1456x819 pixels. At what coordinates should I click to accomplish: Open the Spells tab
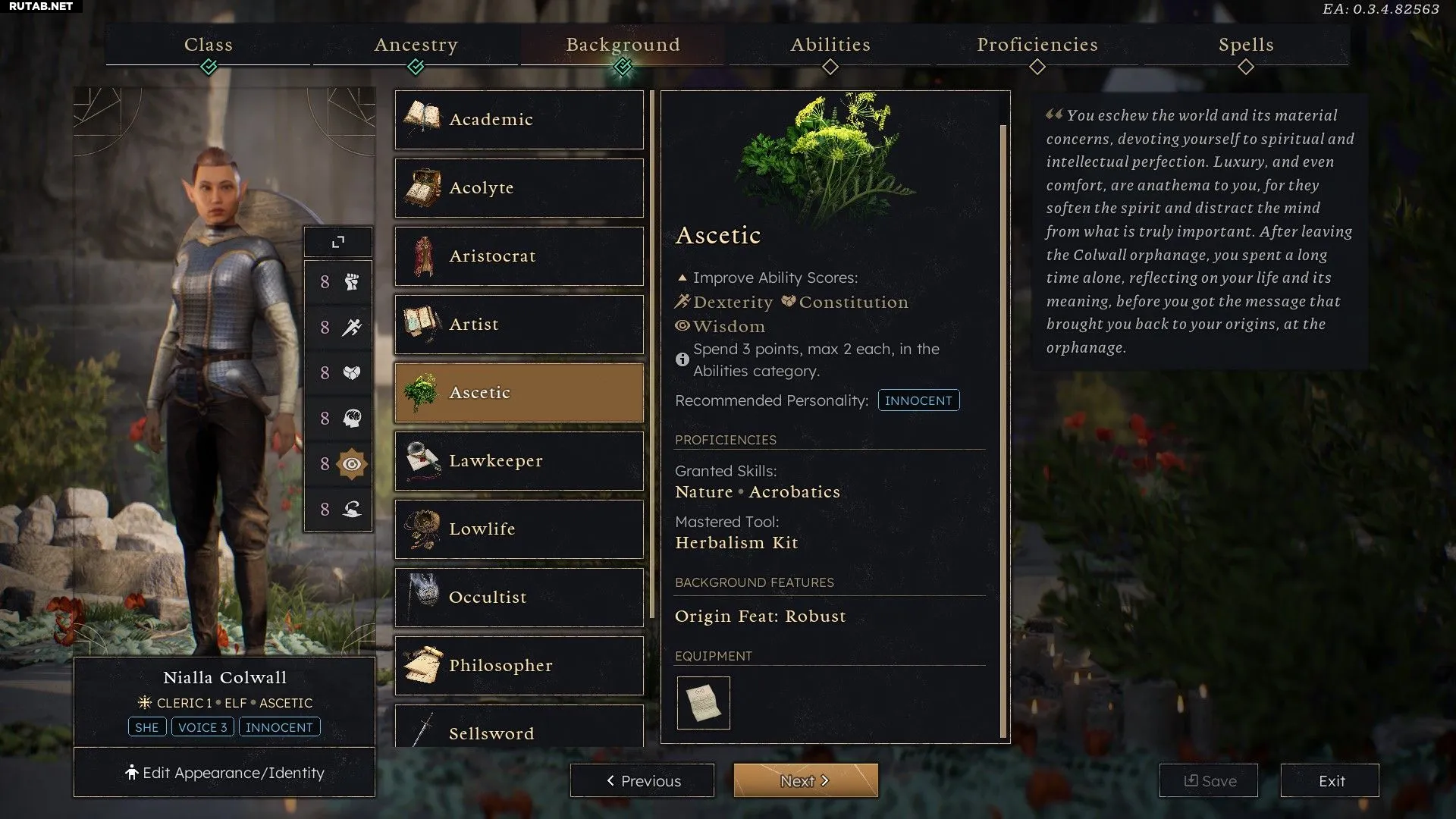pos(1246,45)
